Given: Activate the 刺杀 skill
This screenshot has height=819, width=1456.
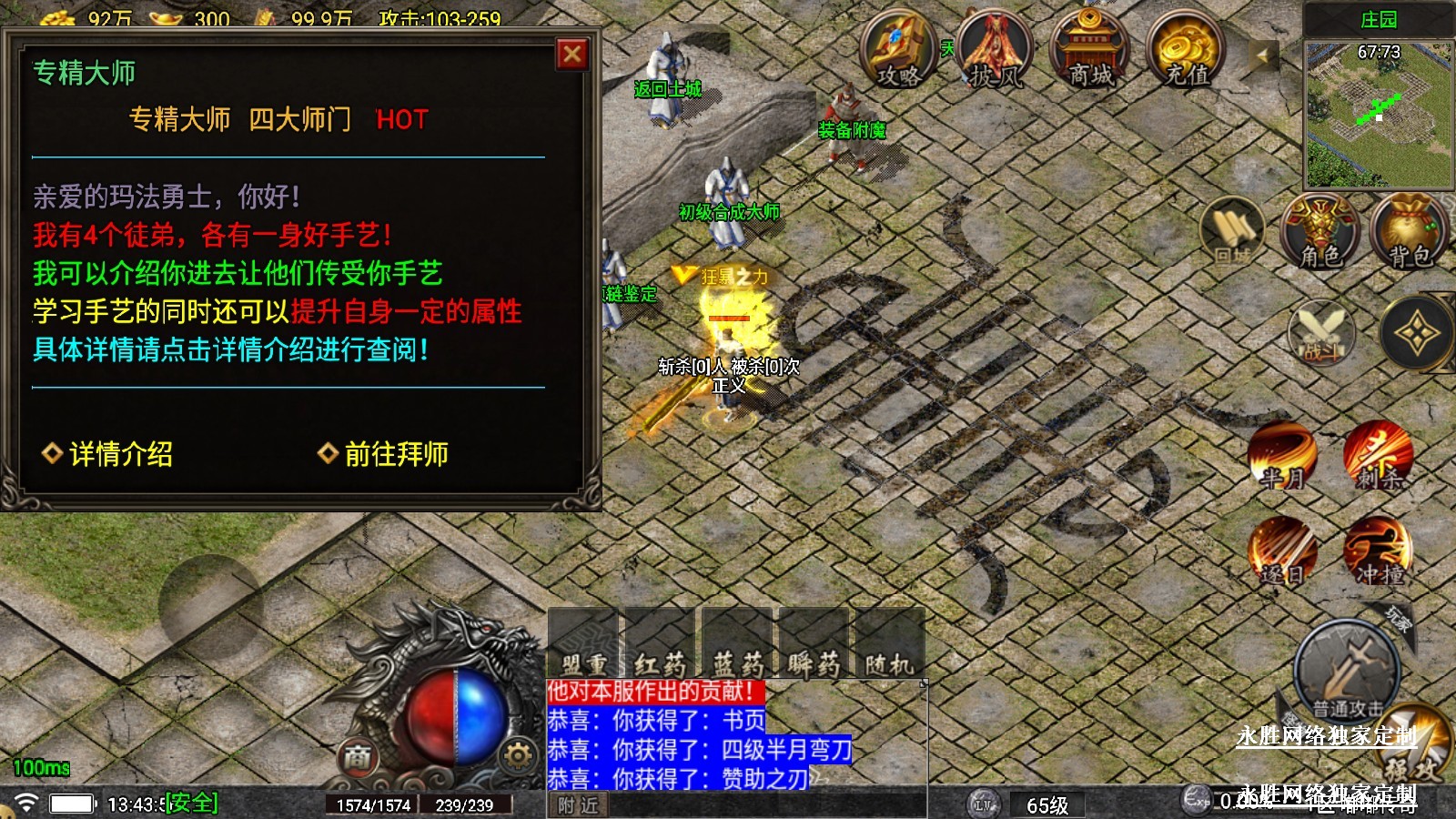Looking at the screenshot, I should coord(1379,455).
